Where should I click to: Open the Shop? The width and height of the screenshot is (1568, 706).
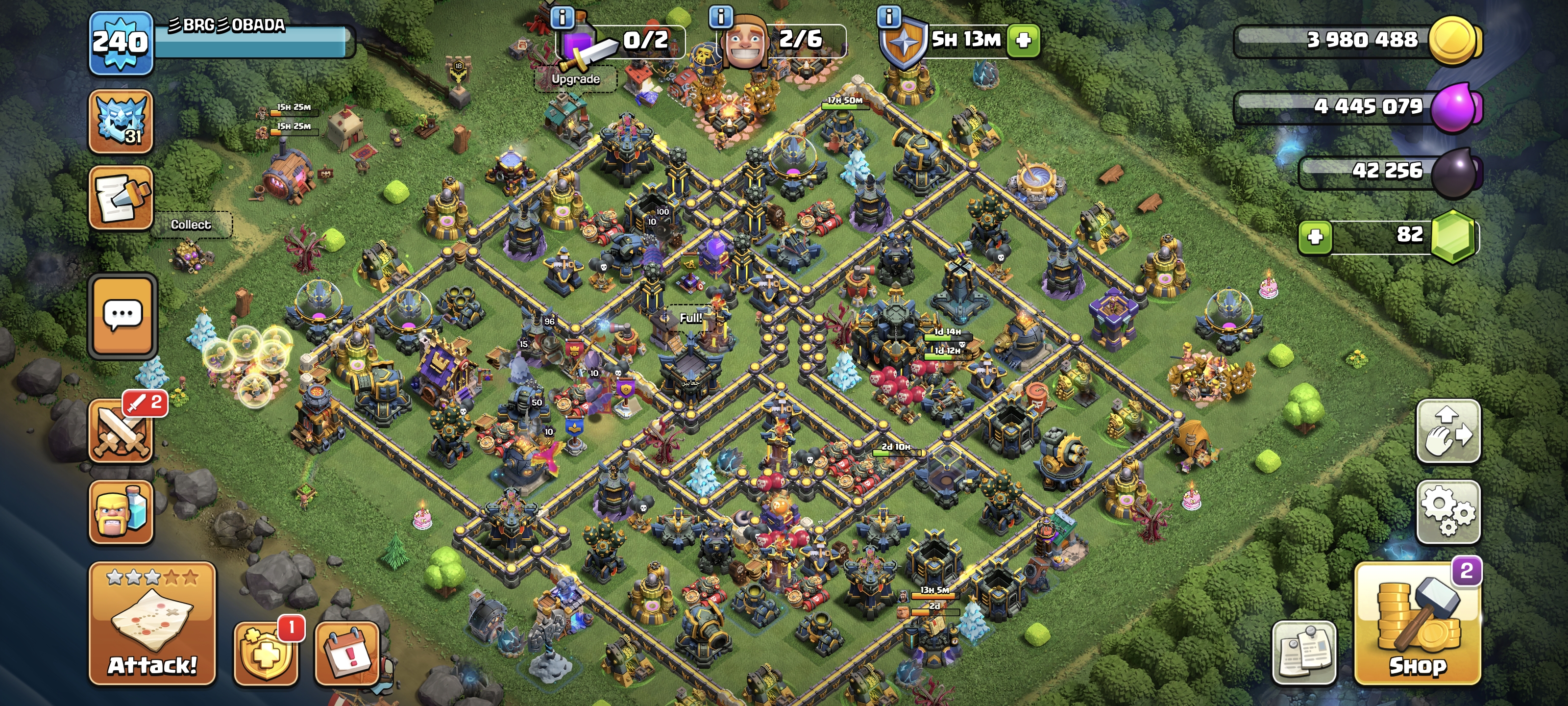1418,625
